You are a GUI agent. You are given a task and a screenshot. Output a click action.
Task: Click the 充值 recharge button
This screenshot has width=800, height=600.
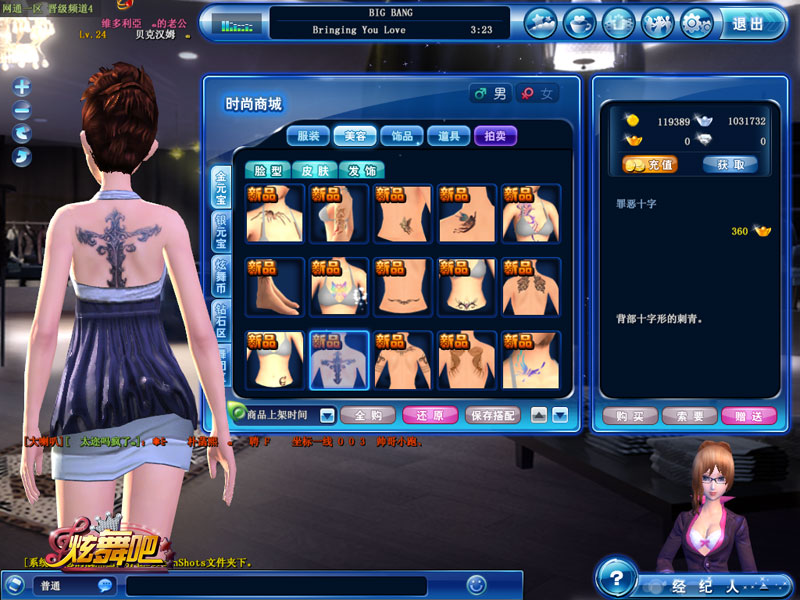[650, 164]
